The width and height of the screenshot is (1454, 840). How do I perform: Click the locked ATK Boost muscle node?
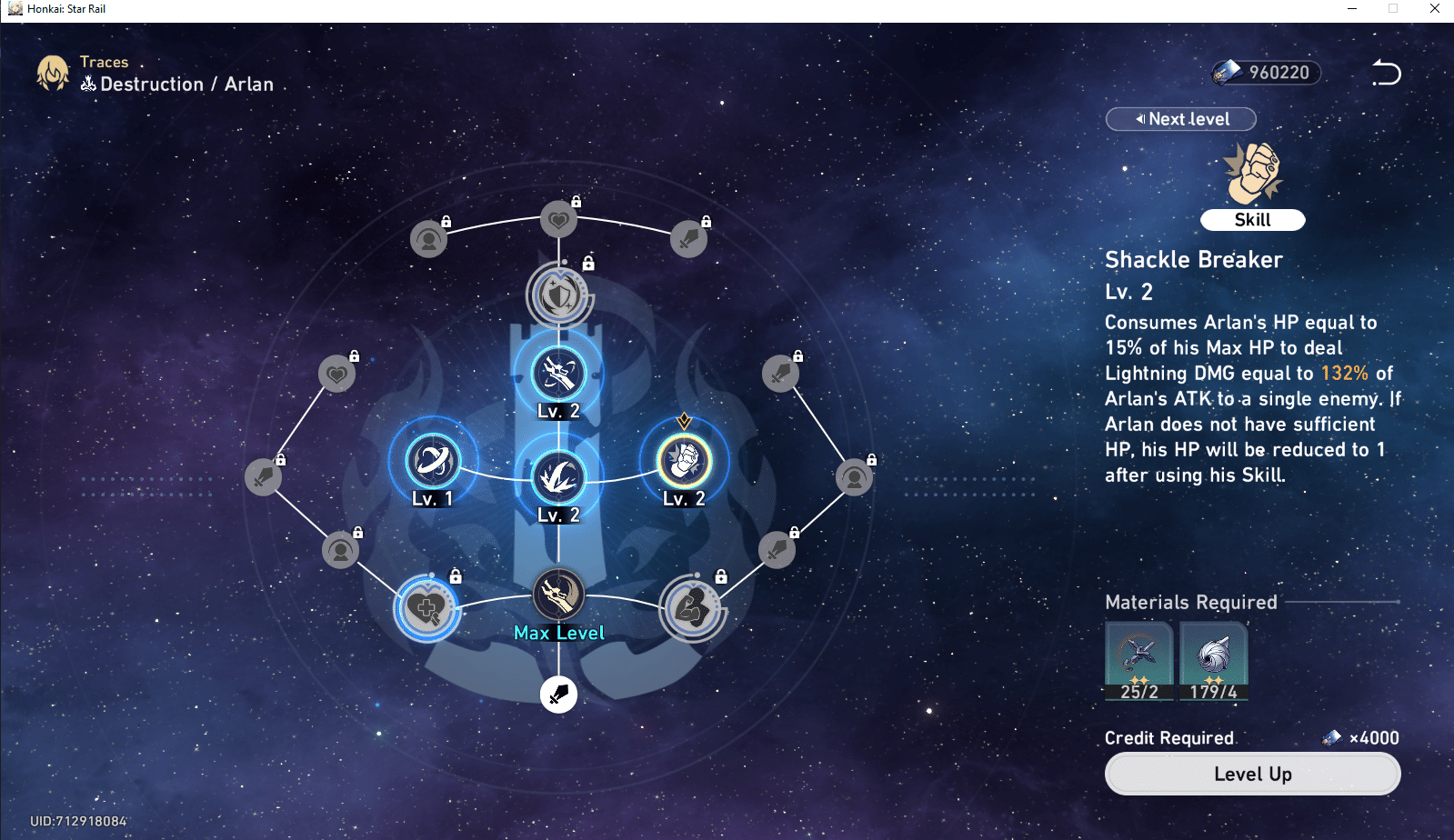693,609
